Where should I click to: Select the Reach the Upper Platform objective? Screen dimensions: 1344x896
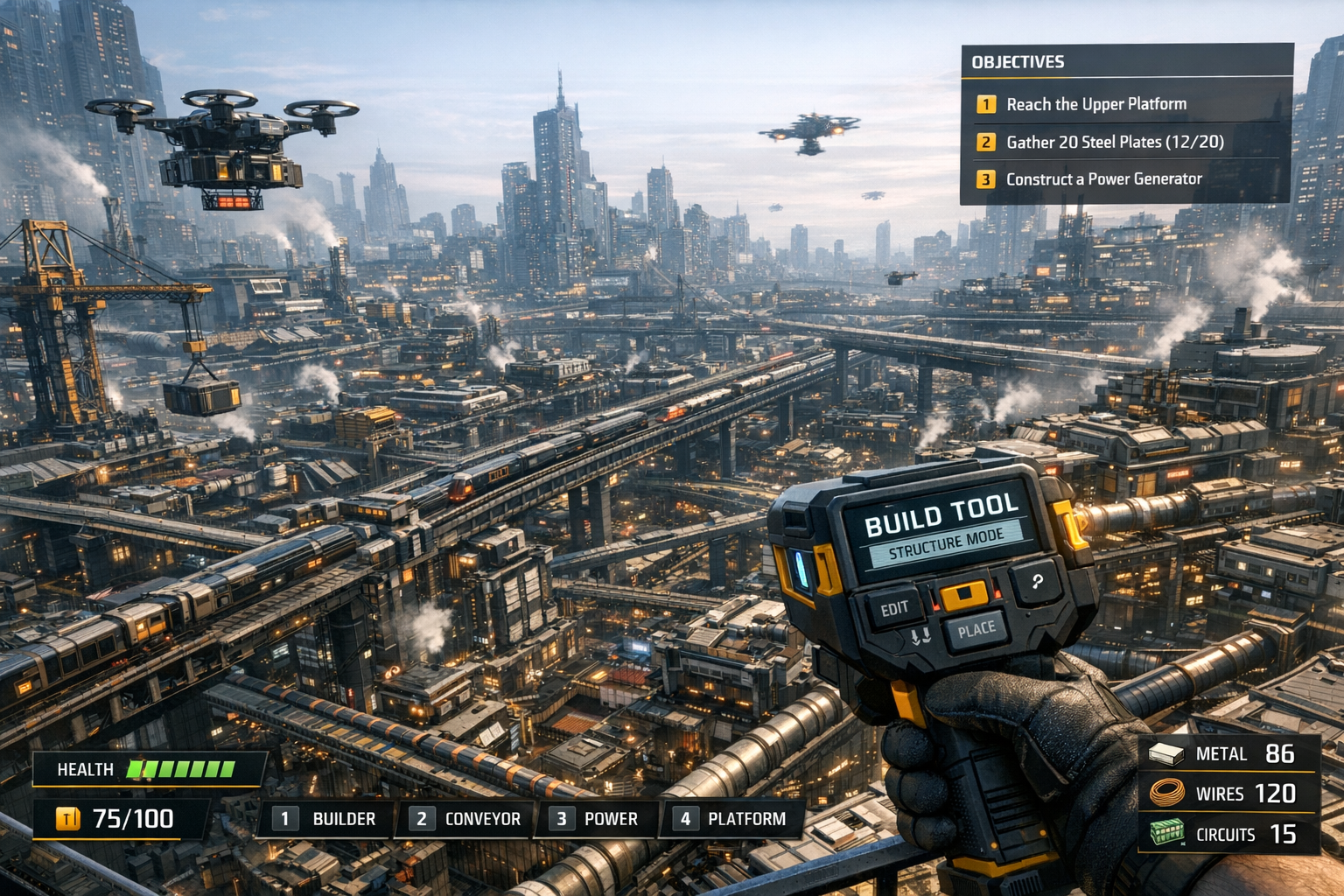point(1095,104)
